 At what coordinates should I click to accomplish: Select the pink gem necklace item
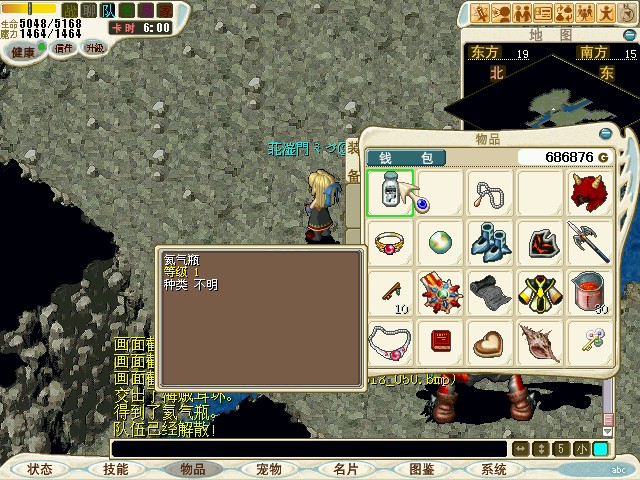(389, 341)
